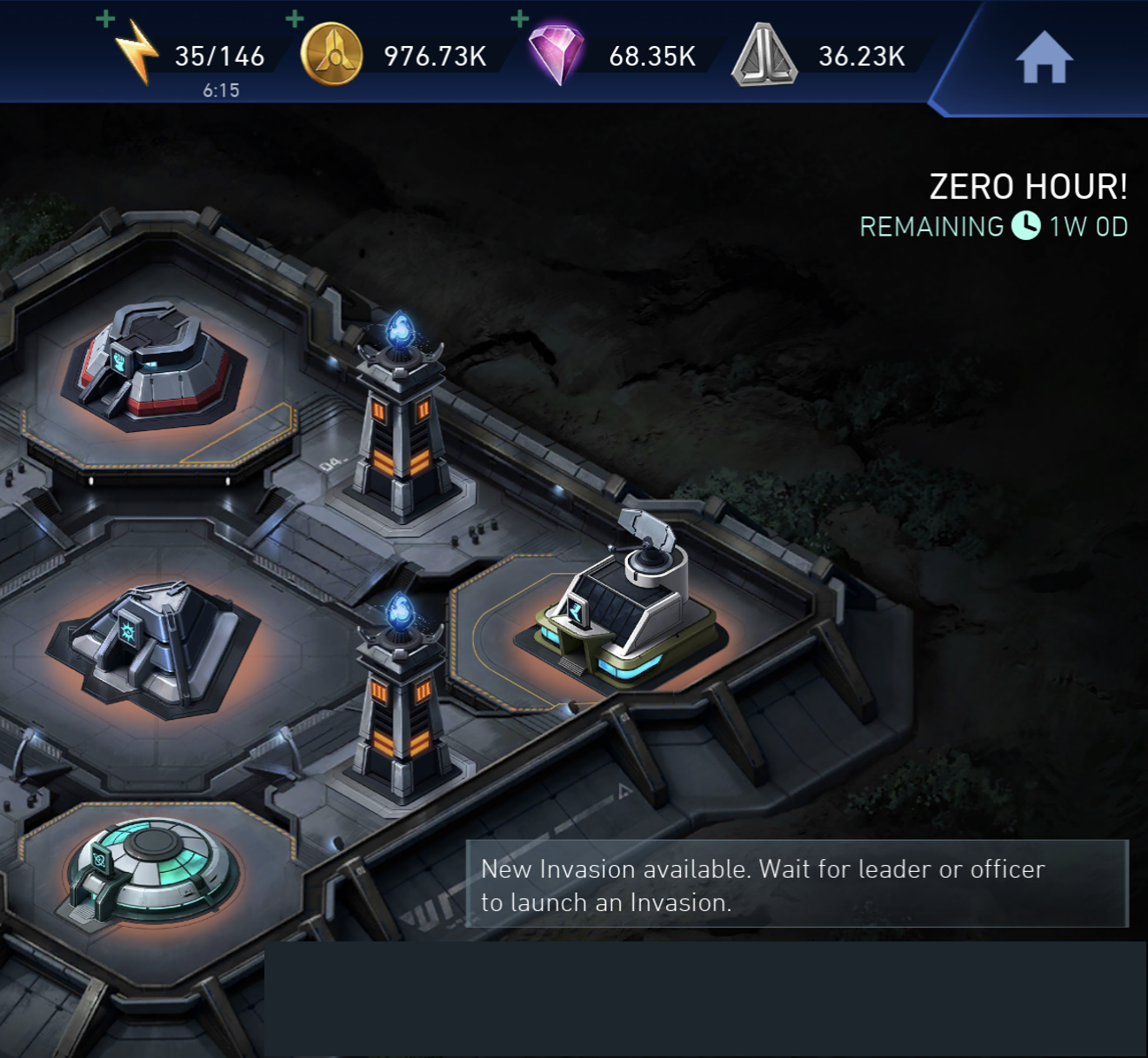Select the radar dish building
This screenshot has width=1148, height=1058.
(x=626, y=609)
